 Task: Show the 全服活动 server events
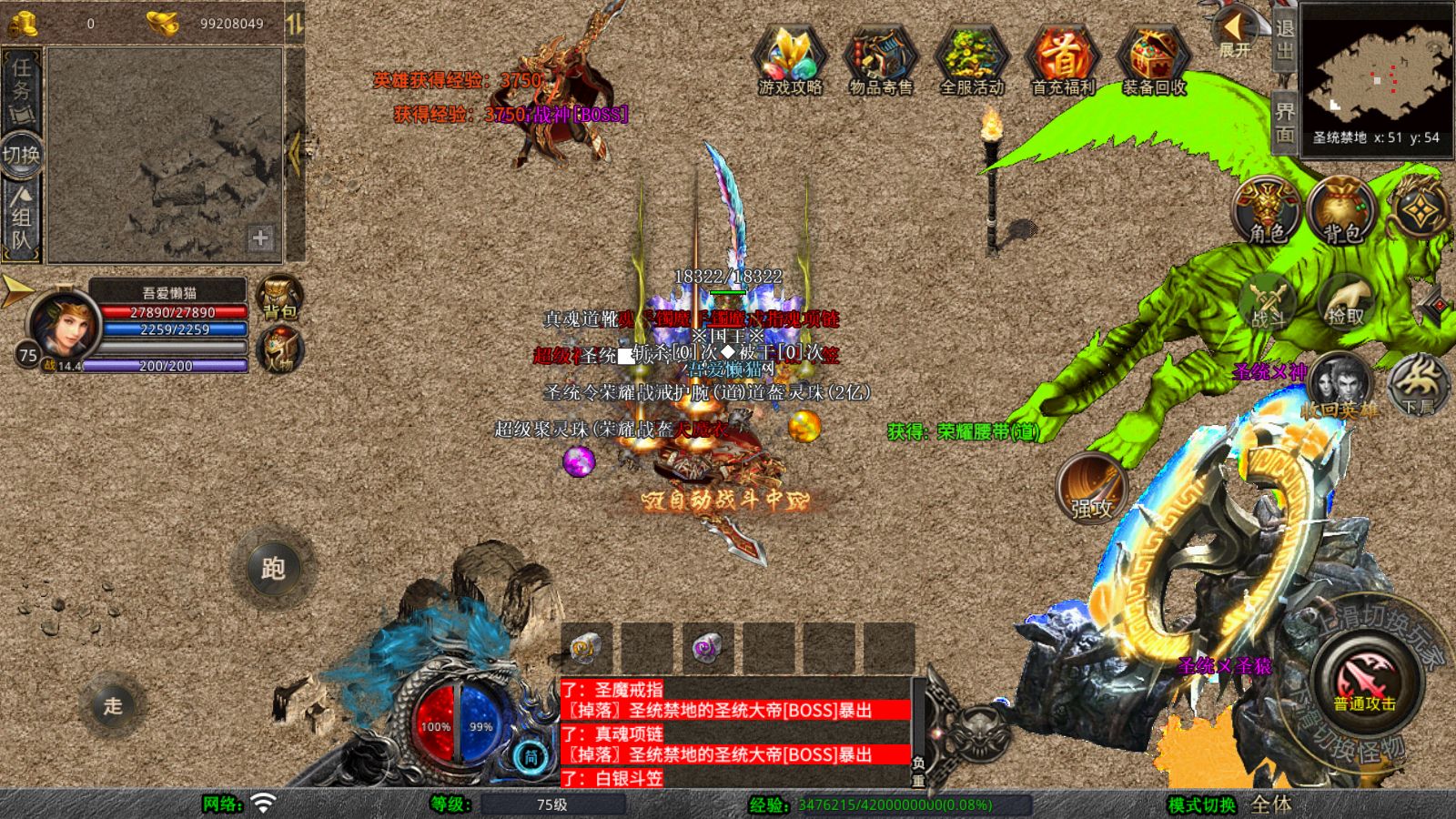click(971, 59)
